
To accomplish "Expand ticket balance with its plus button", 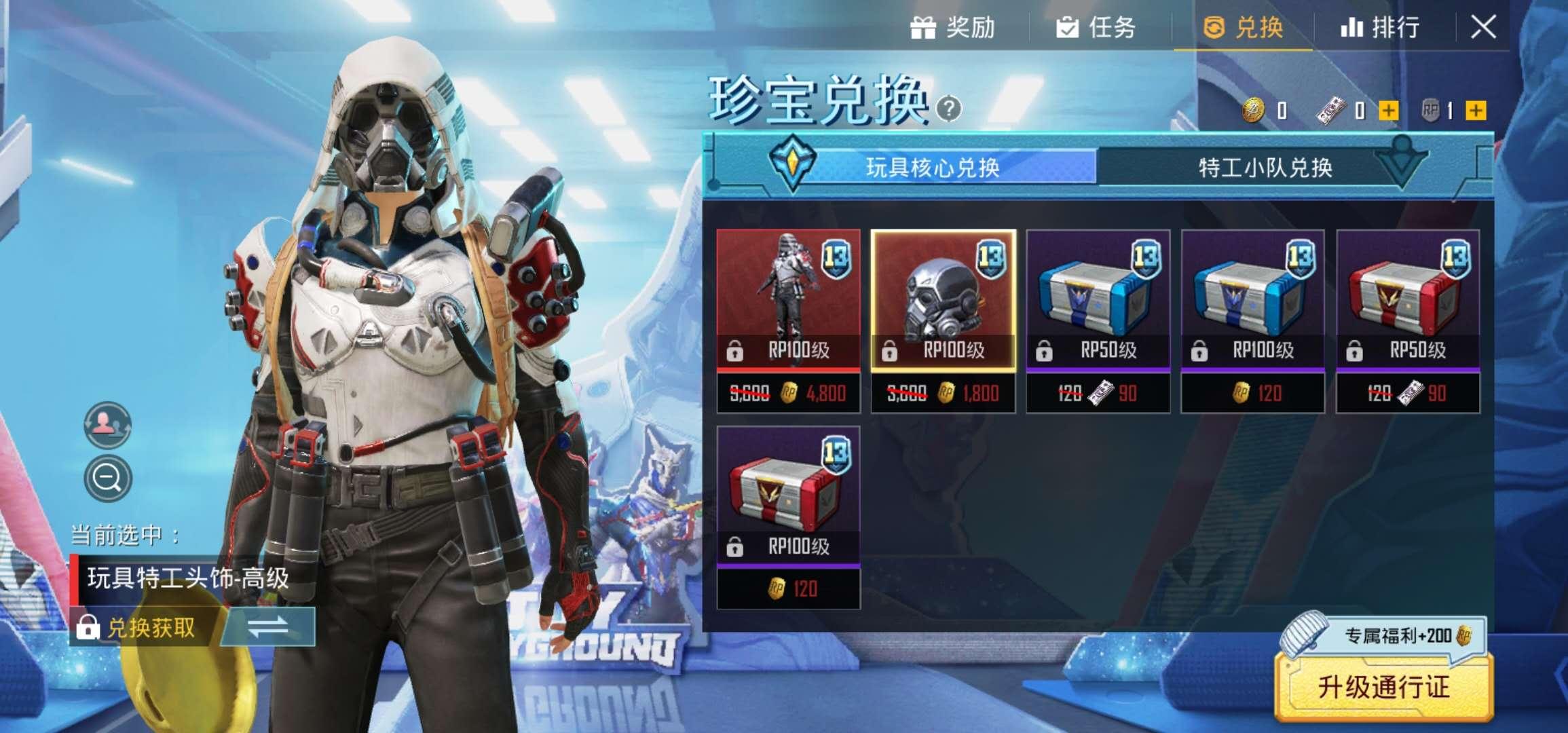I will (1388, 111).
